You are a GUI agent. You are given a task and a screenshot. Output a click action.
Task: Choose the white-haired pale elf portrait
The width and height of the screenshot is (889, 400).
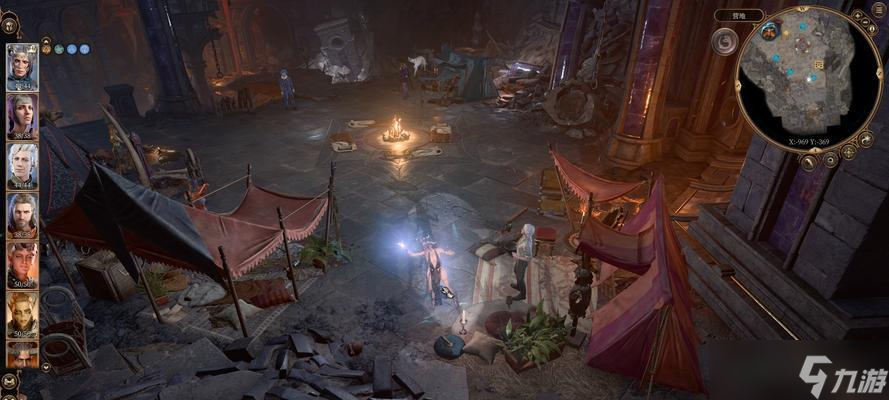pyautogui.click(x=21, y=163)
